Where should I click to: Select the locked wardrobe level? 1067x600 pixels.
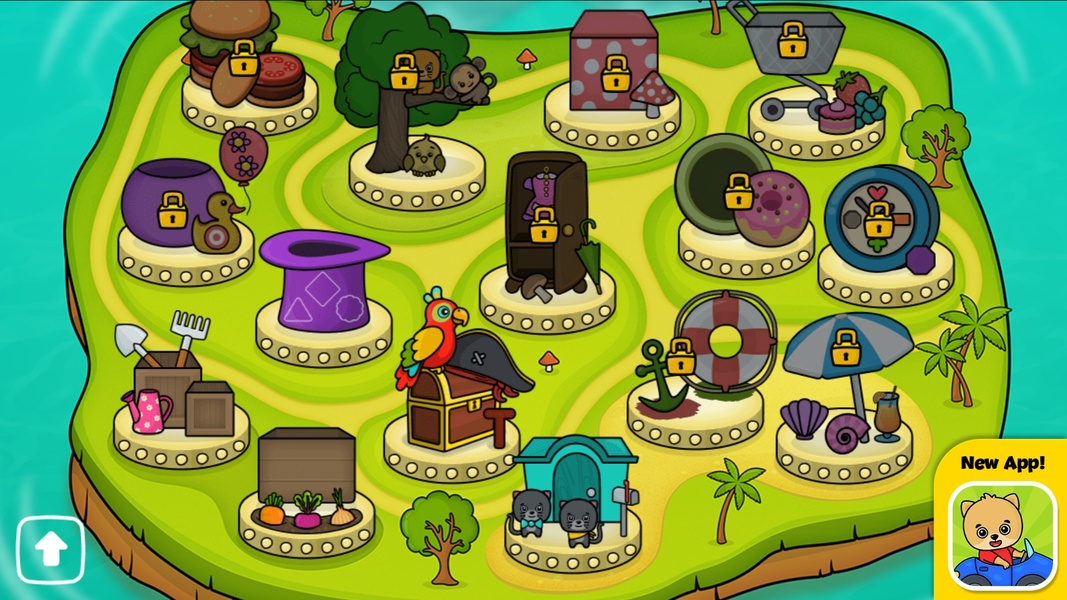[x=544, y=226]
